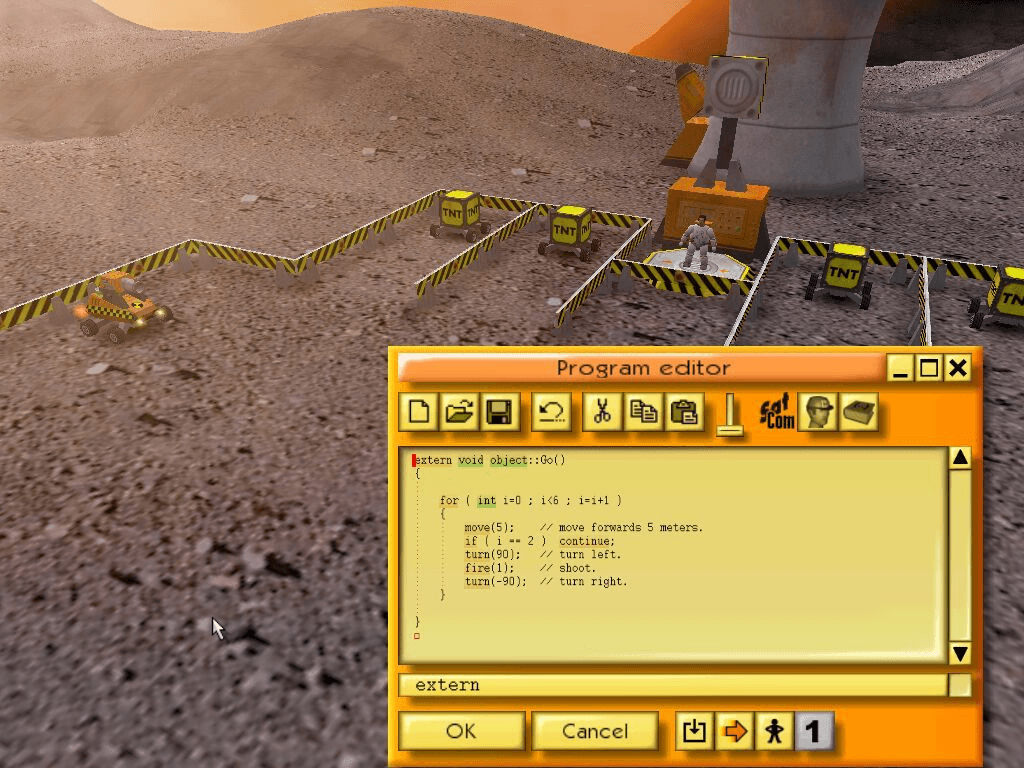Run the program with the orange arrow

pyautogui.click(x=733, y=731)
